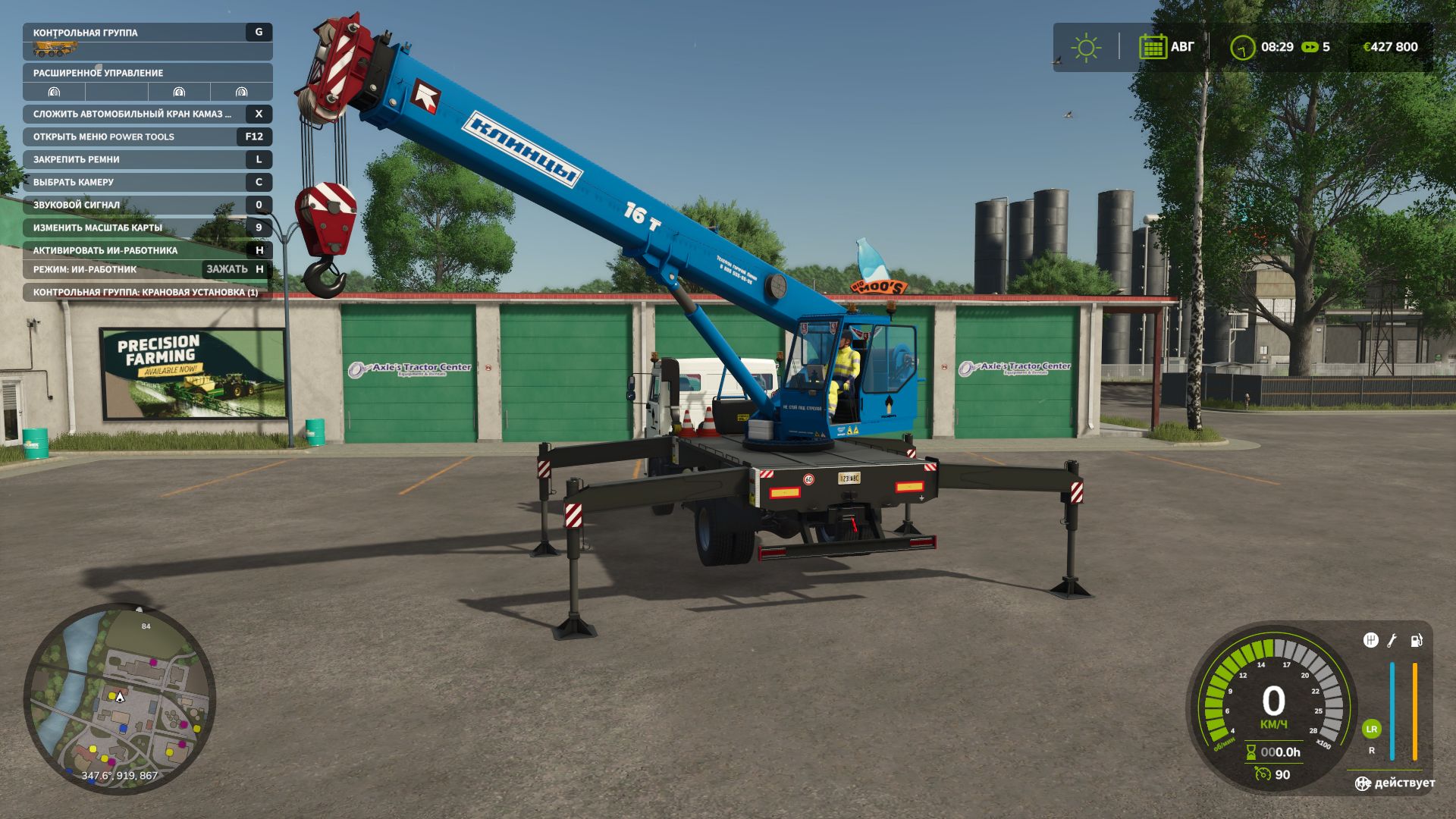Click the wrench damage icon
The image size is (1456, 819).
click(1392, 641)
